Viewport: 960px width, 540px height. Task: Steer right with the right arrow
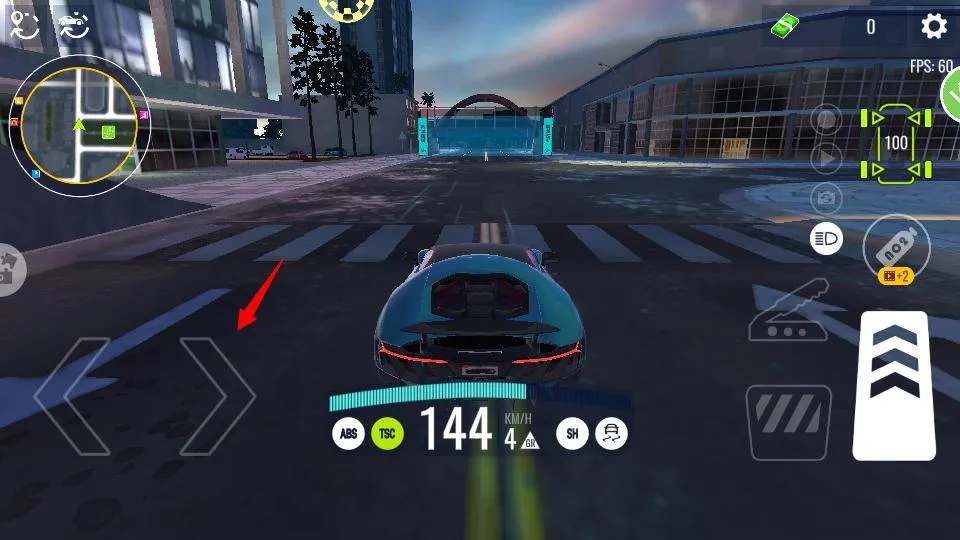click(217, 396)
